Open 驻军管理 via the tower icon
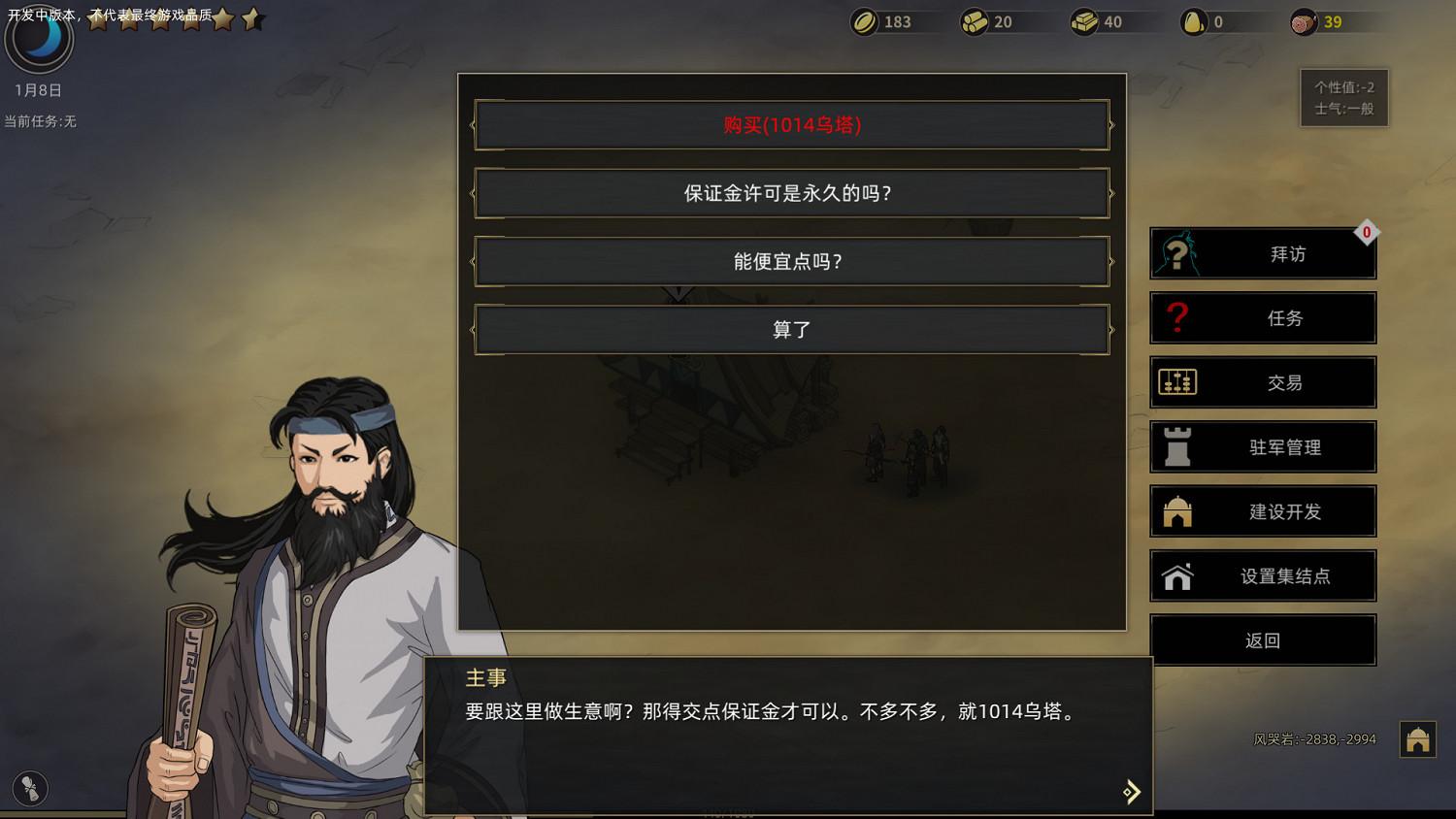1456x819 pixels. (x=1177, y=446)
